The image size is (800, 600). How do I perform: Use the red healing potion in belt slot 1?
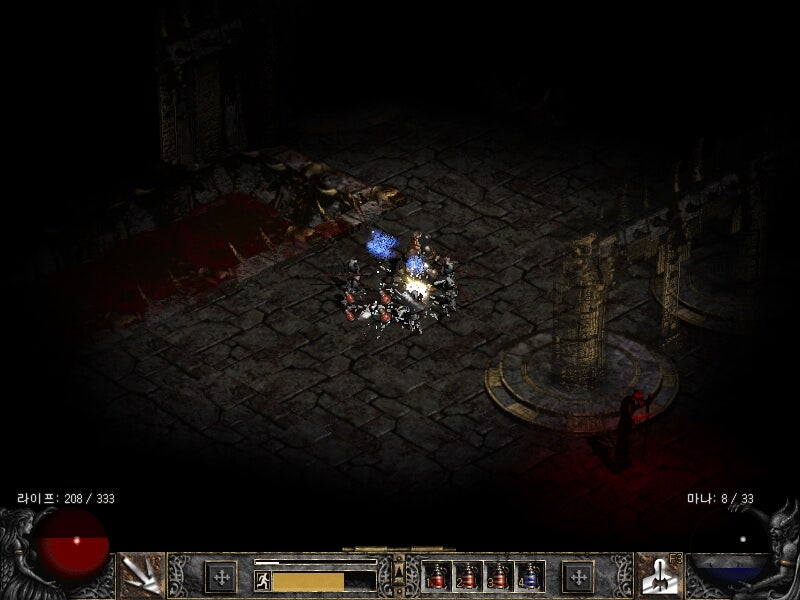coord(437,576)
